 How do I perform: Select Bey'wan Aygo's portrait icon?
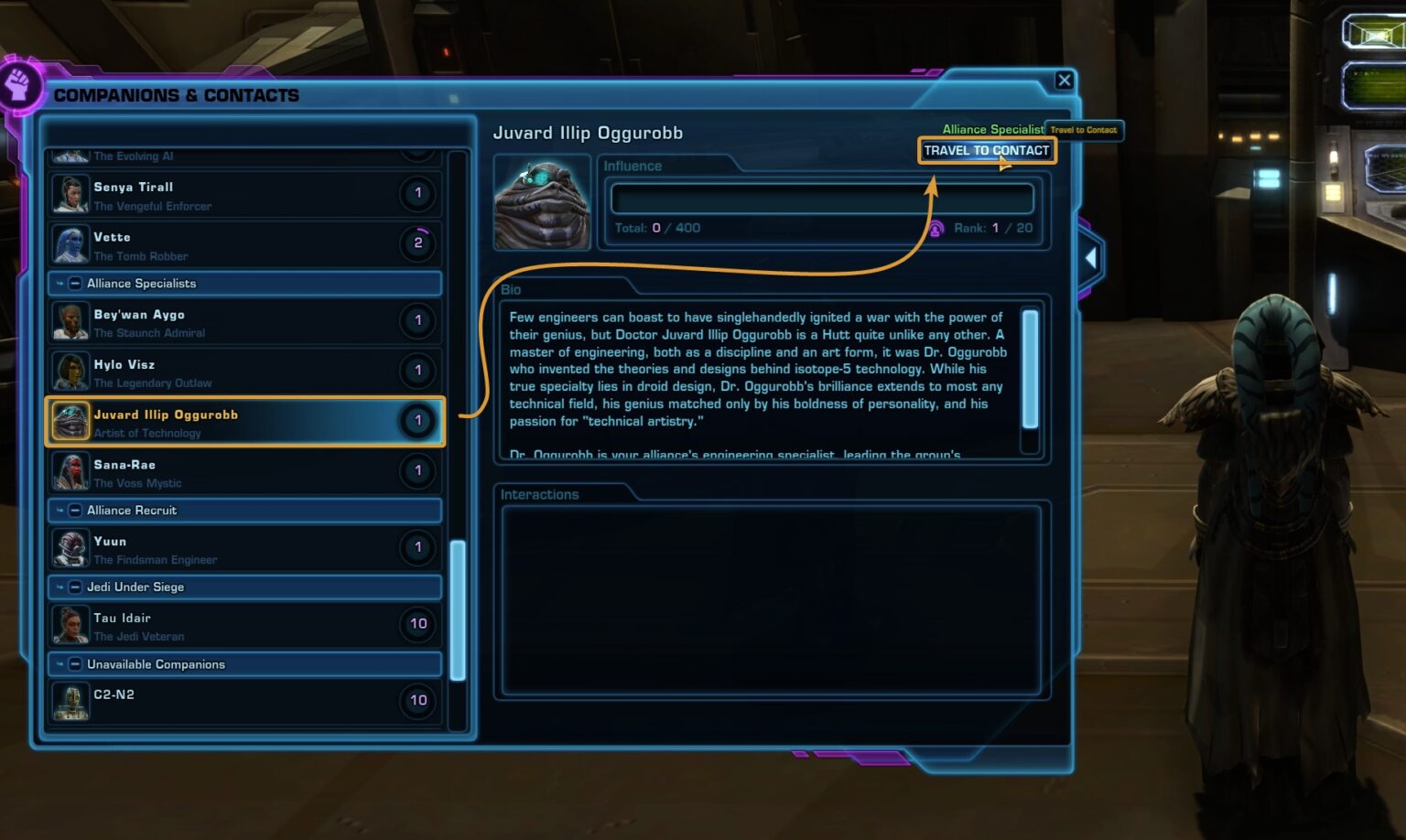[70, 321]
